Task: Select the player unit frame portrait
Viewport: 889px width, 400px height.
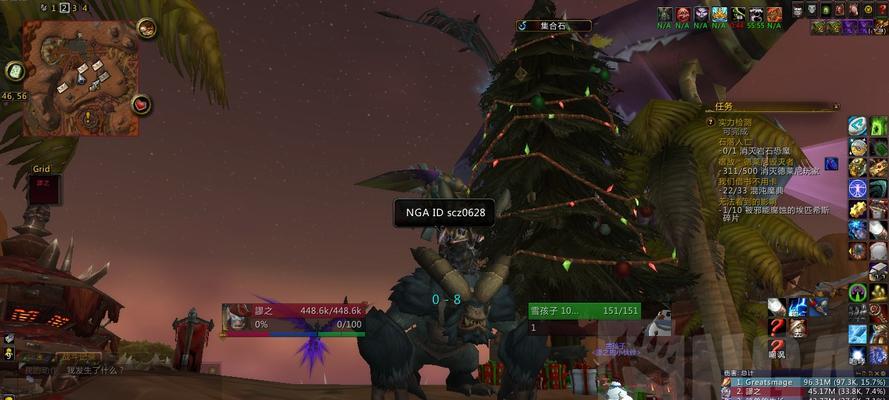Action: point(236,317)
